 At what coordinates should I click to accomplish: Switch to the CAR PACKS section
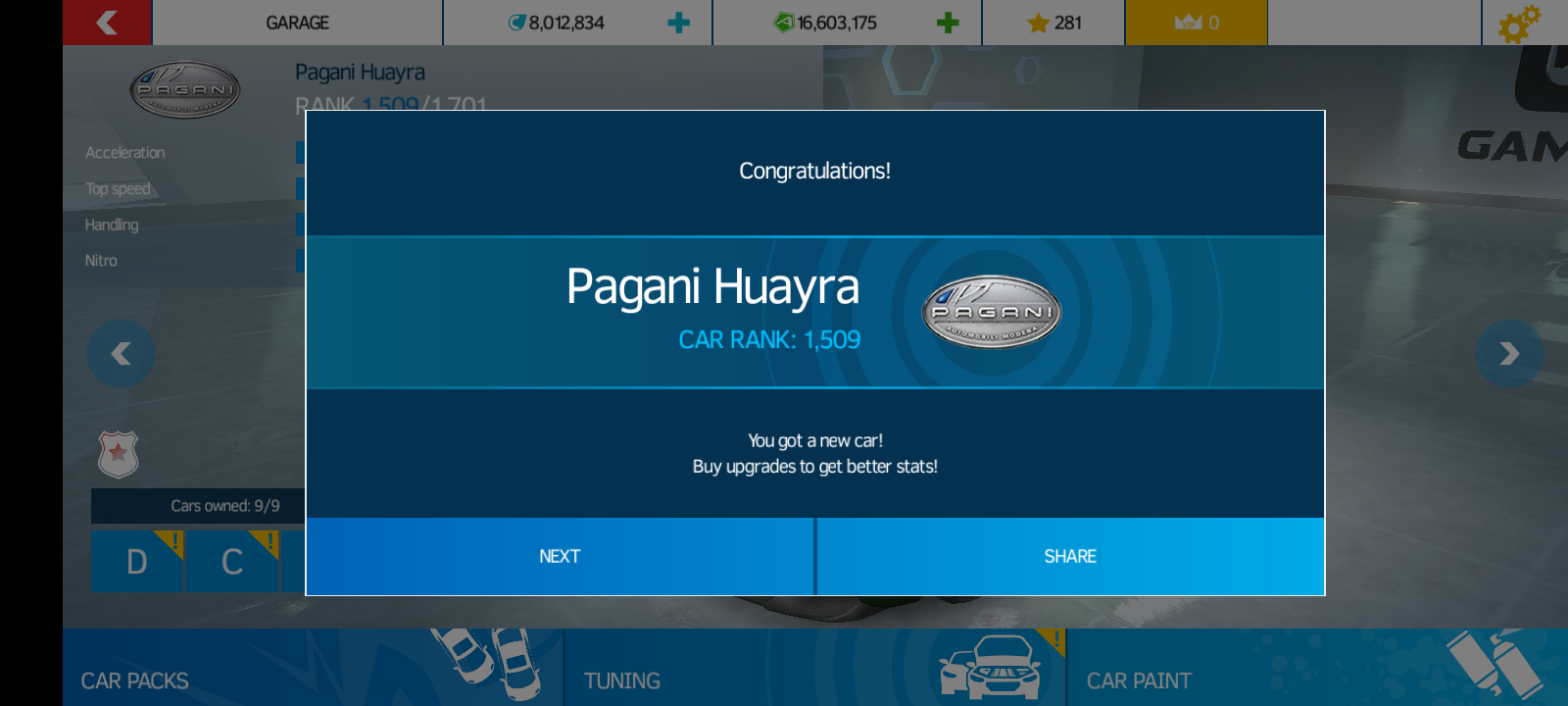coord(133,681)
